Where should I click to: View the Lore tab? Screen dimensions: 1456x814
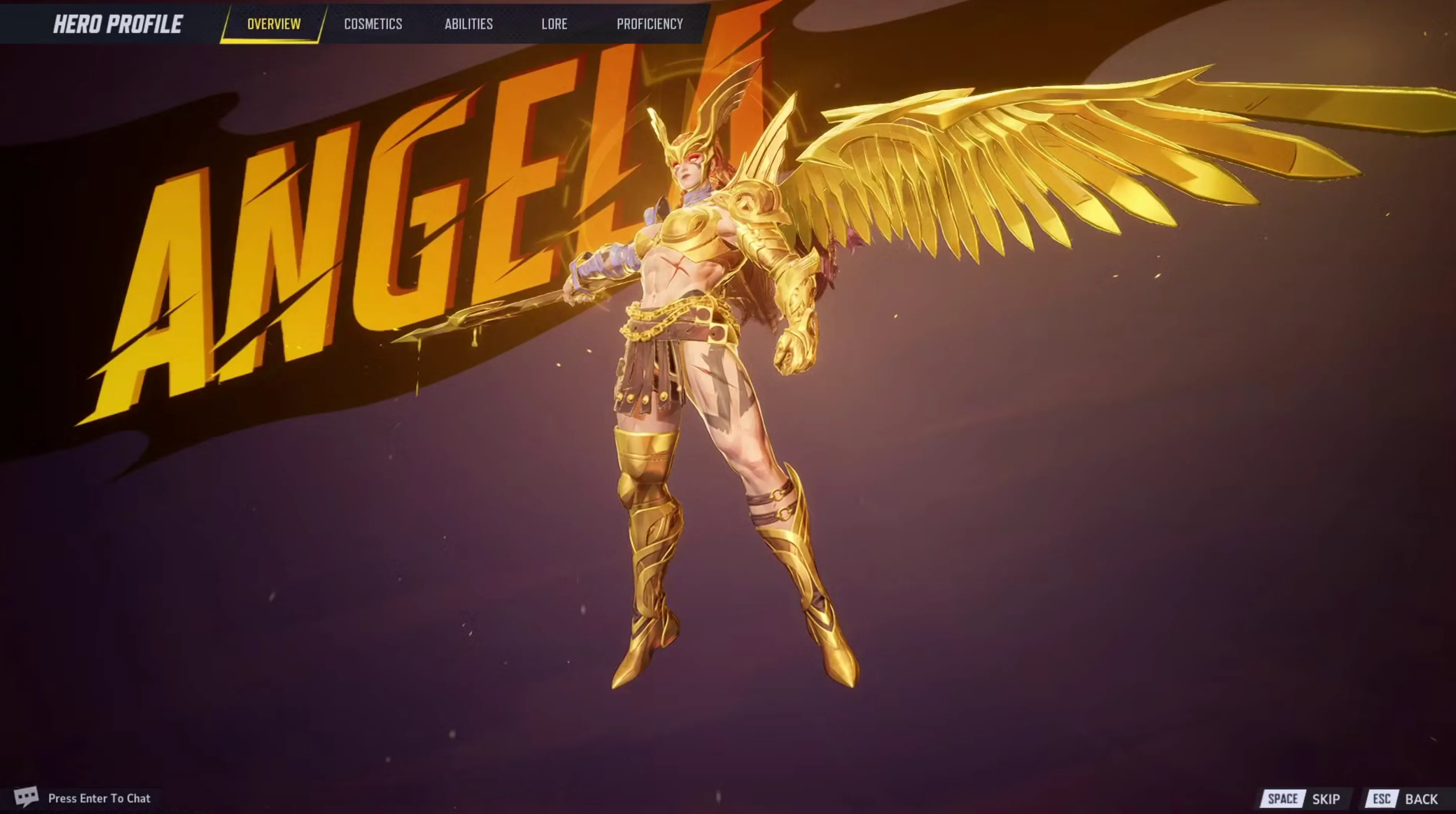(x=554, y=24)
